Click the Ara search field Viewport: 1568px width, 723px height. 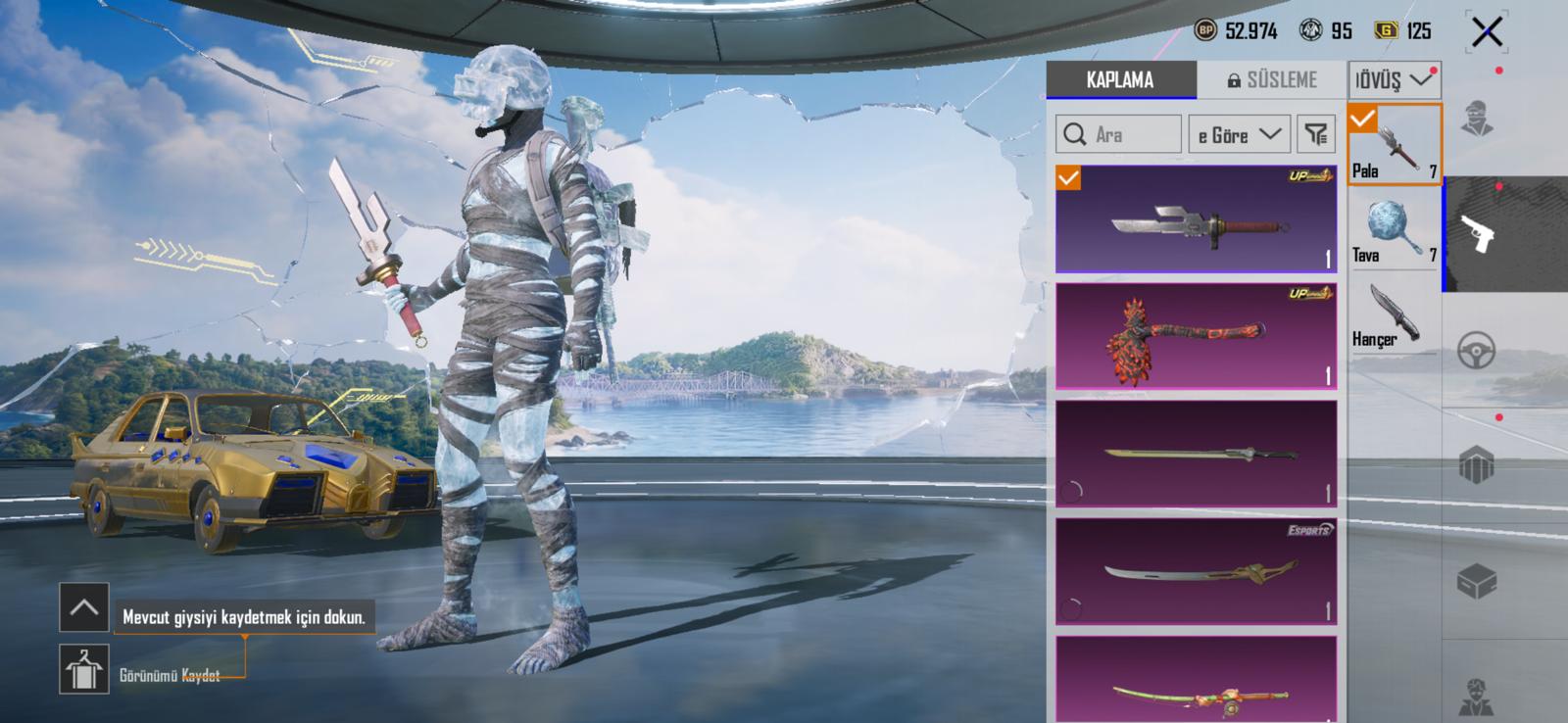(x=1118, y=134)
